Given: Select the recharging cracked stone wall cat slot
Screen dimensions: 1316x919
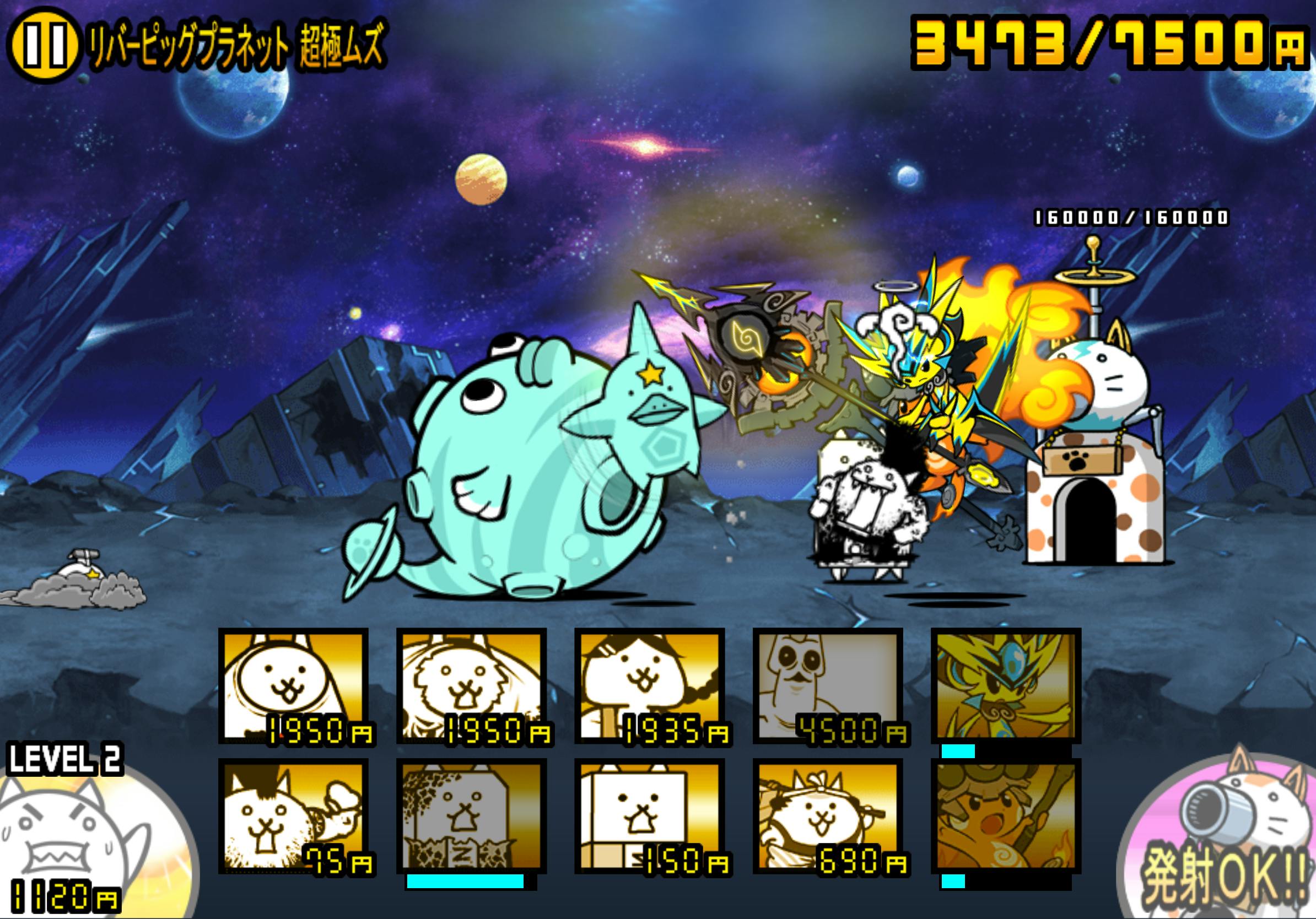Looking at the screenshot, I should [472, 817].
